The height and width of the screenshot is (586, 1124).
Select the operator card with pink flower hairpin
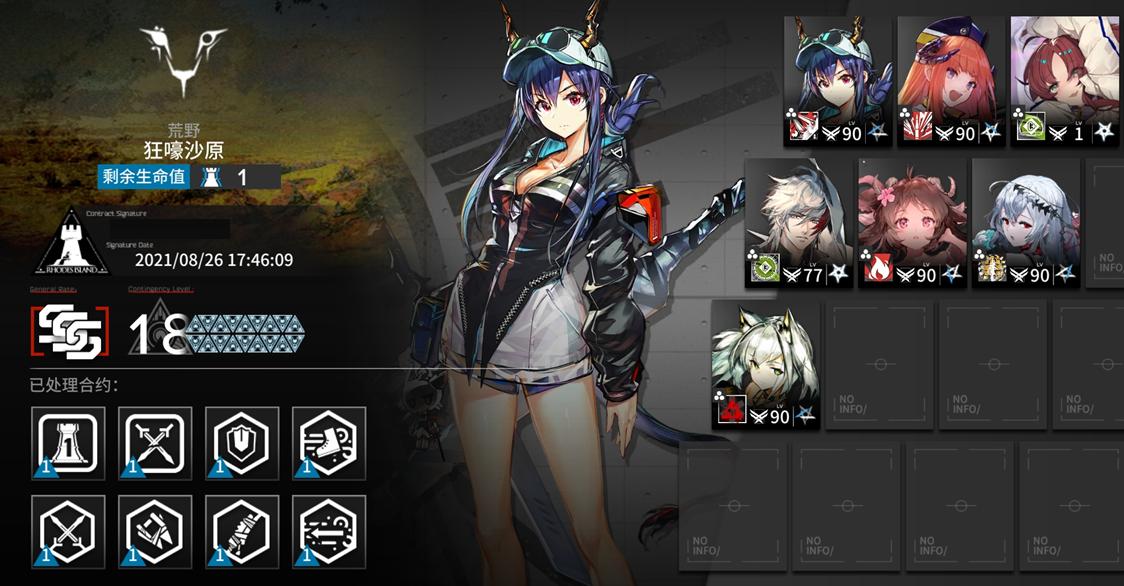(912, 224)
